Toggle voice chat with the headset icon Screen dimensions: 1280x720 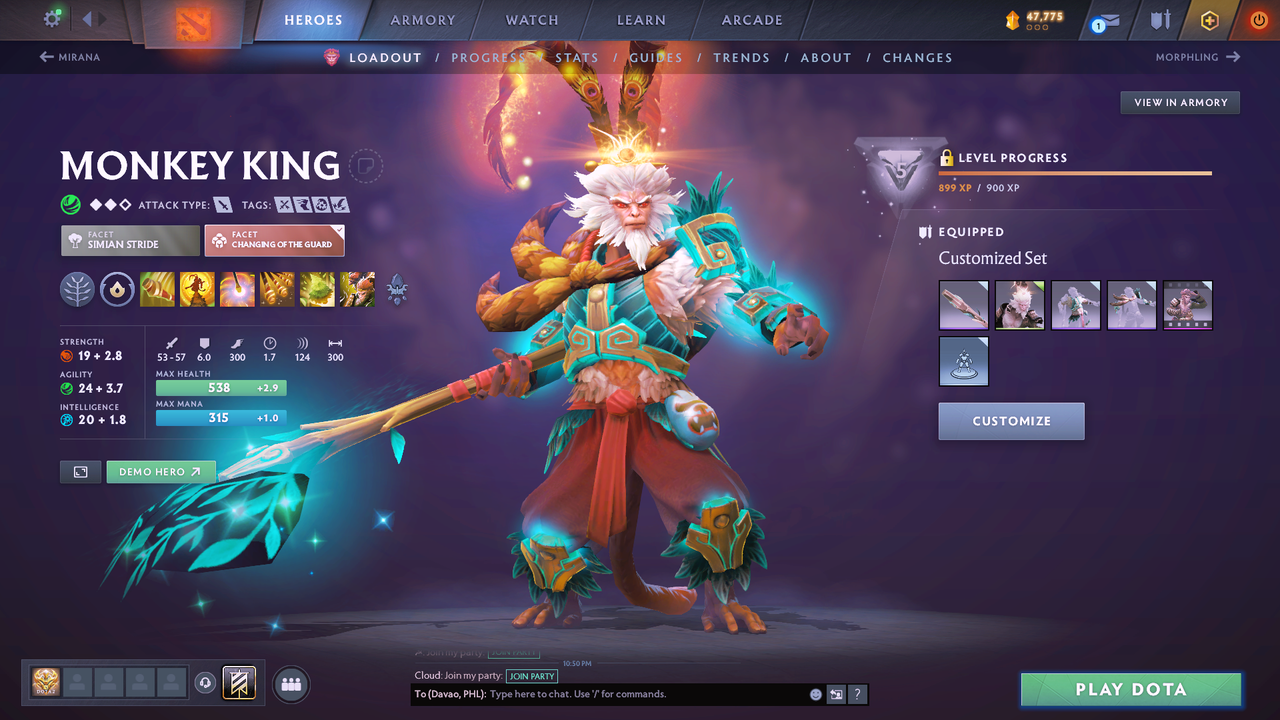[206, 683]
